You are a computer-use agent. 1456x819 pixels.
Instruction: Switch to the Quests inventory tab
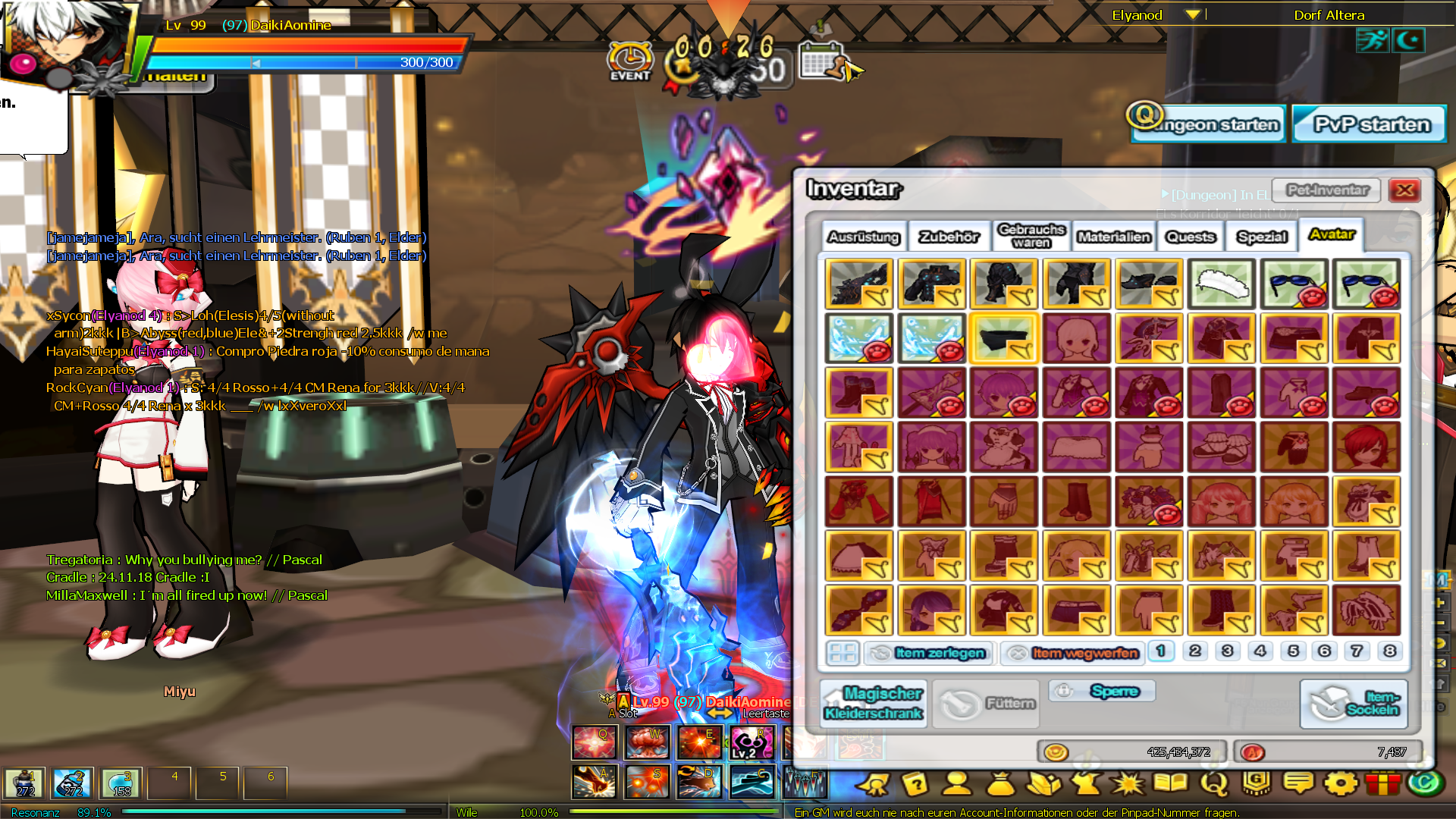(x=1191, y=237)
